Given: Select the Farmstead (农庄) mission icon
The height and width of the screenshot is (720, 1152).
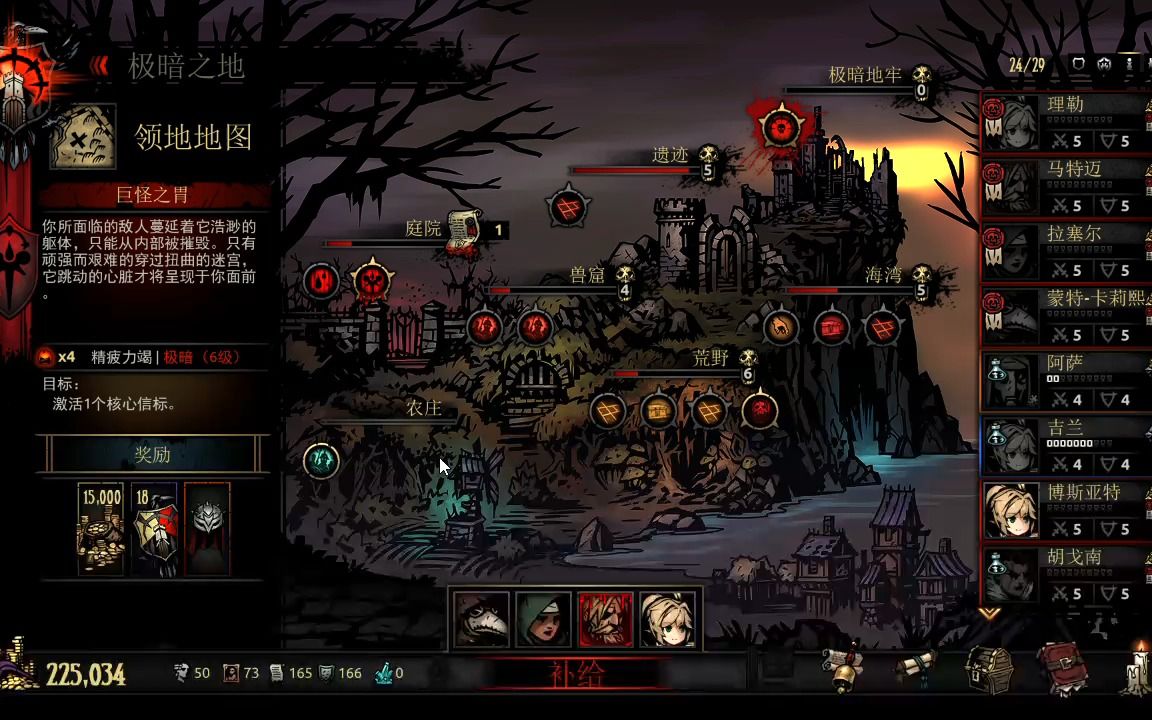Looking at the screenshot, I should tap(321, 459).
